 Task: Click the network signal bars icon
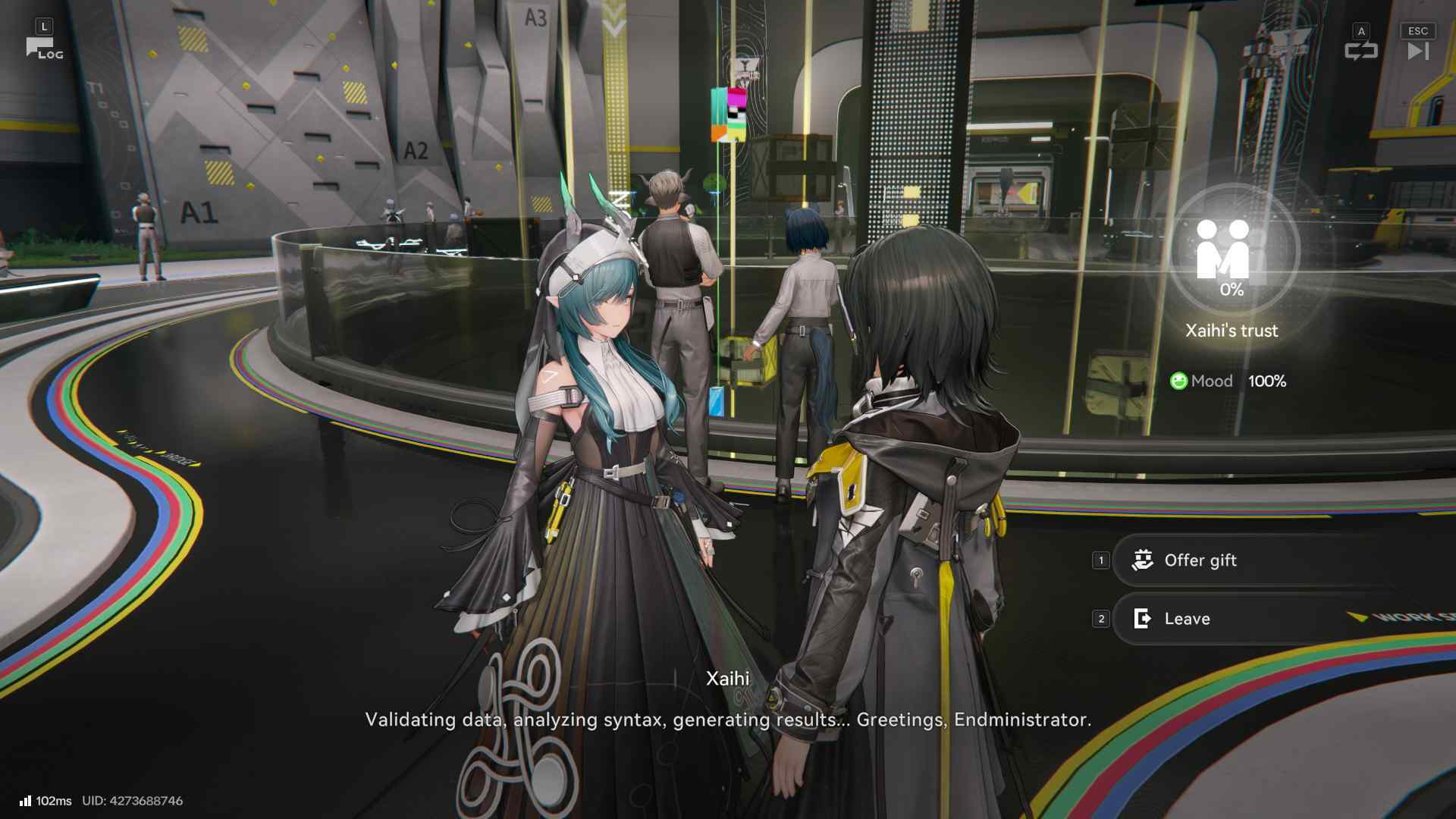(26, 800)
